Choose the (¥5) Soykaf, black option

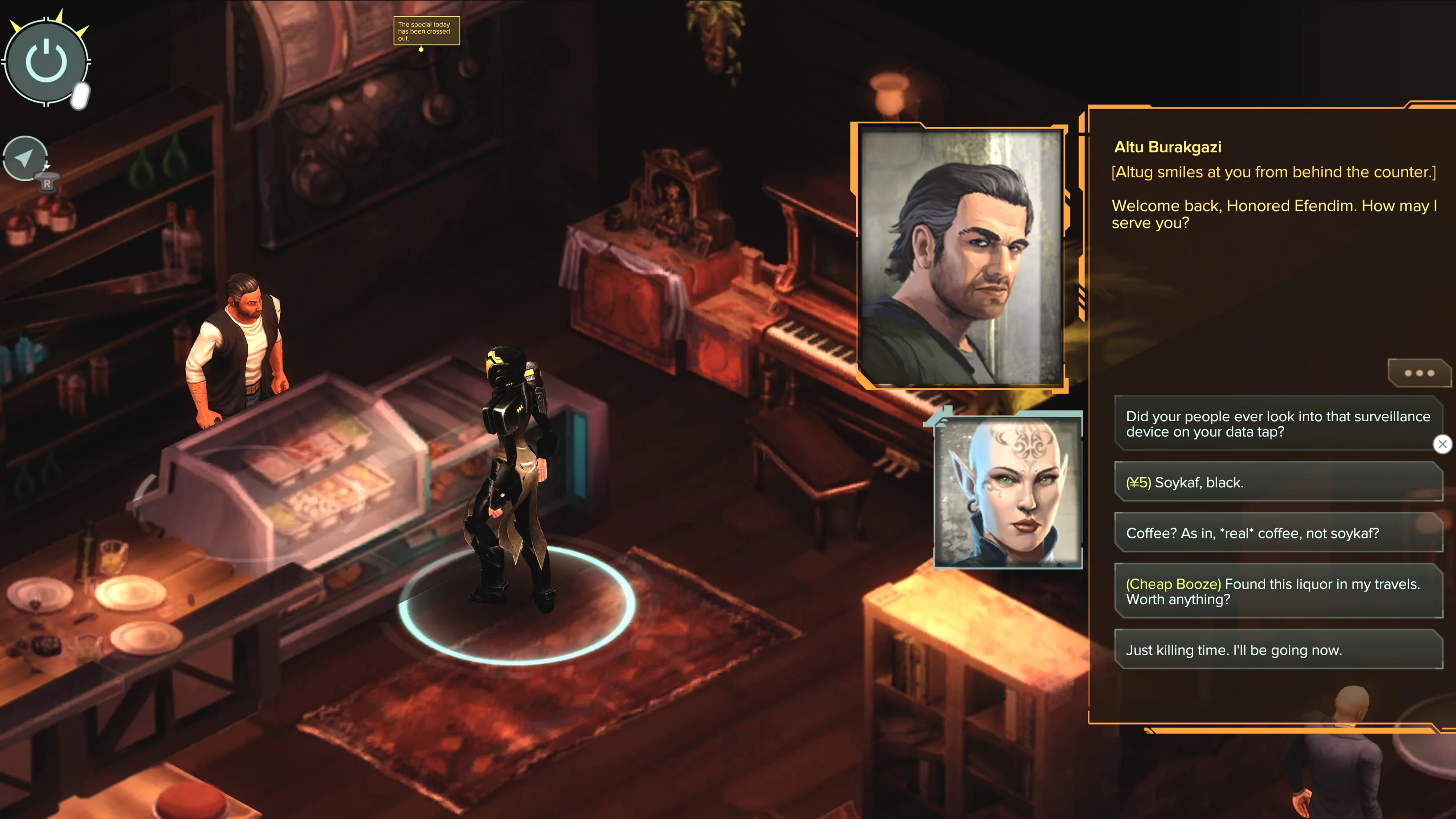pos(1279,482)
